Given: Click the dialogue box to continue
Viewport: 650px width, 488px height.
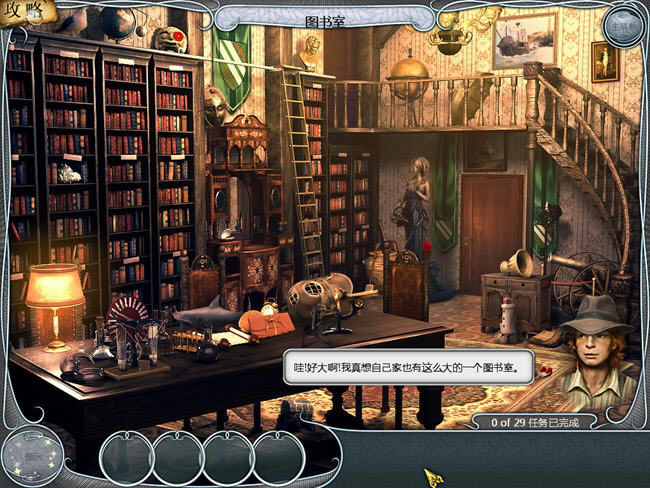Looking at the screenshot, I should point(407,367).
